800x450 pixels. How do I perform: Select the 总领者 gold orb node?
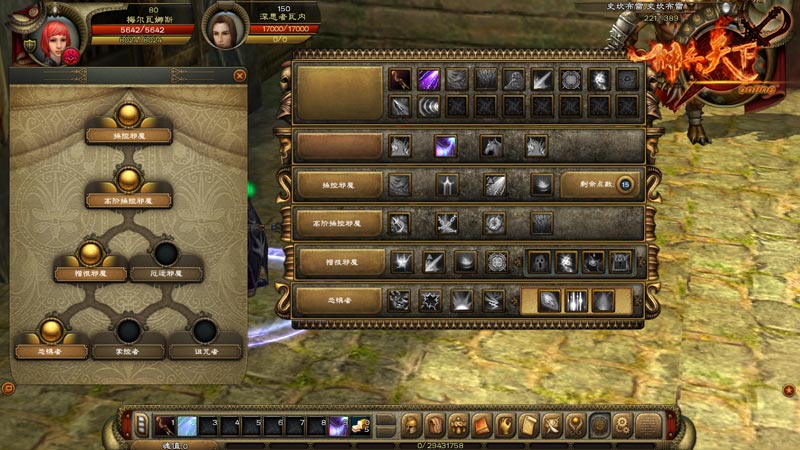(51, 332)
